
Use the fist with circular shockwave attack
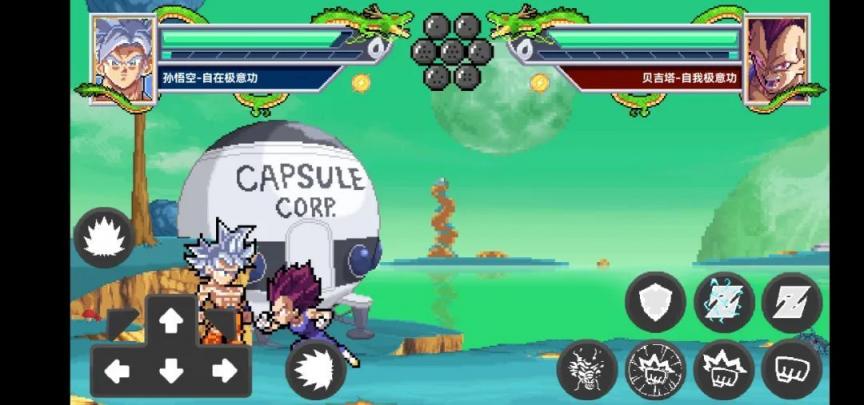click(x=655, y=370)
